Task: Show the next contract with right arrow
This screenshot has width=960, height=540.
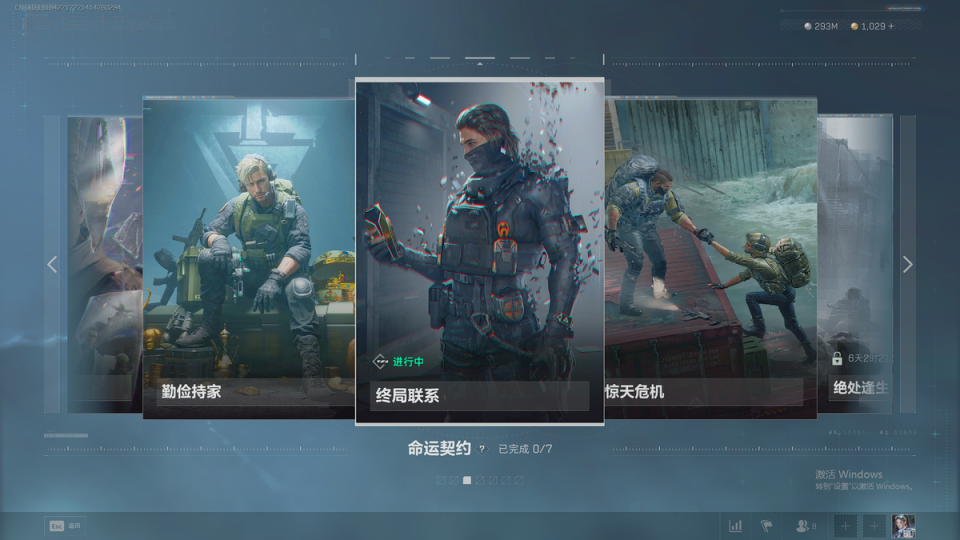Action: pos(907,265)
